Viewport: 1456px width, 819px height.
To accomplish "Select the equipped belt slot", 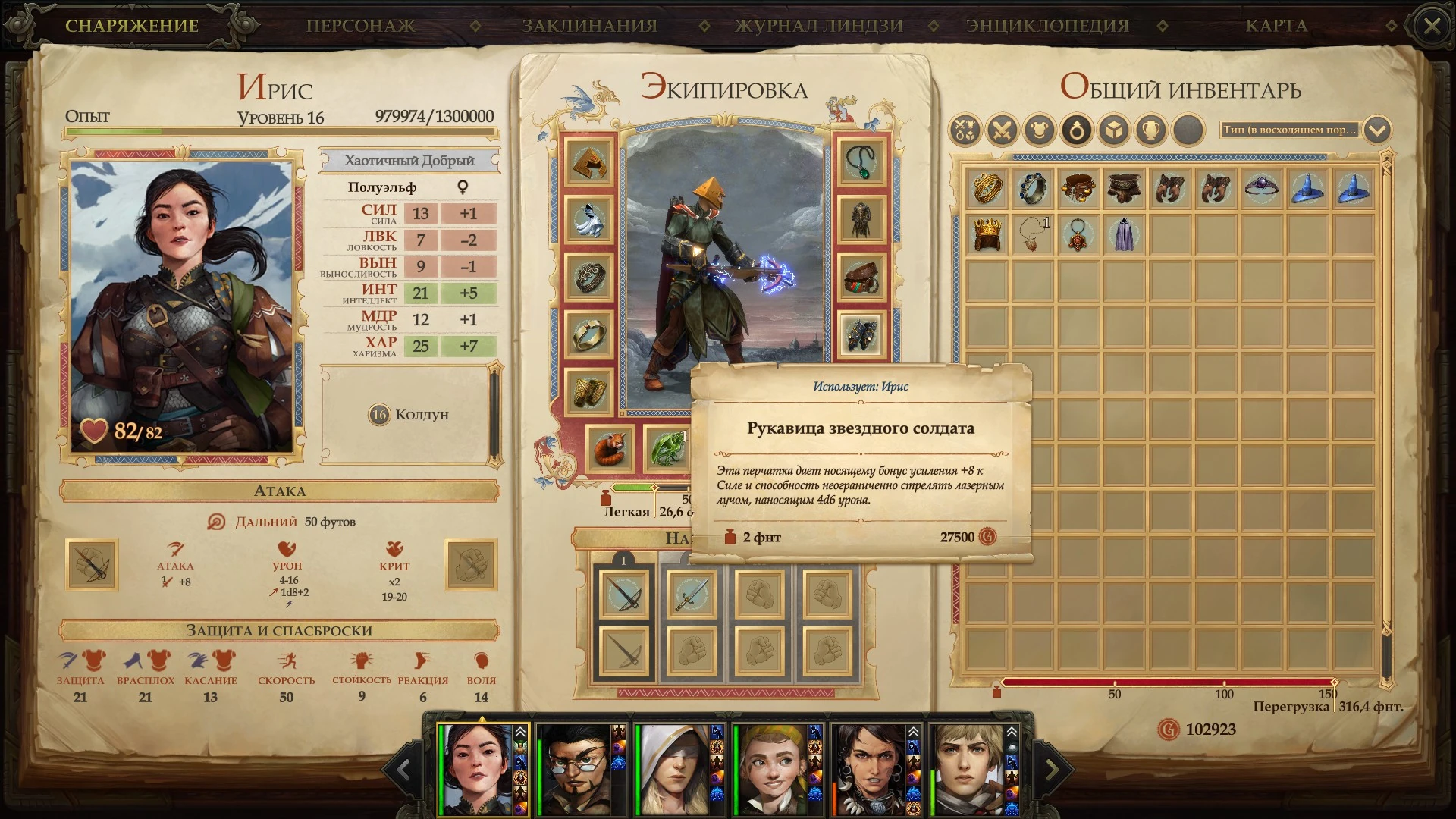I will click(x=861, y=277).
